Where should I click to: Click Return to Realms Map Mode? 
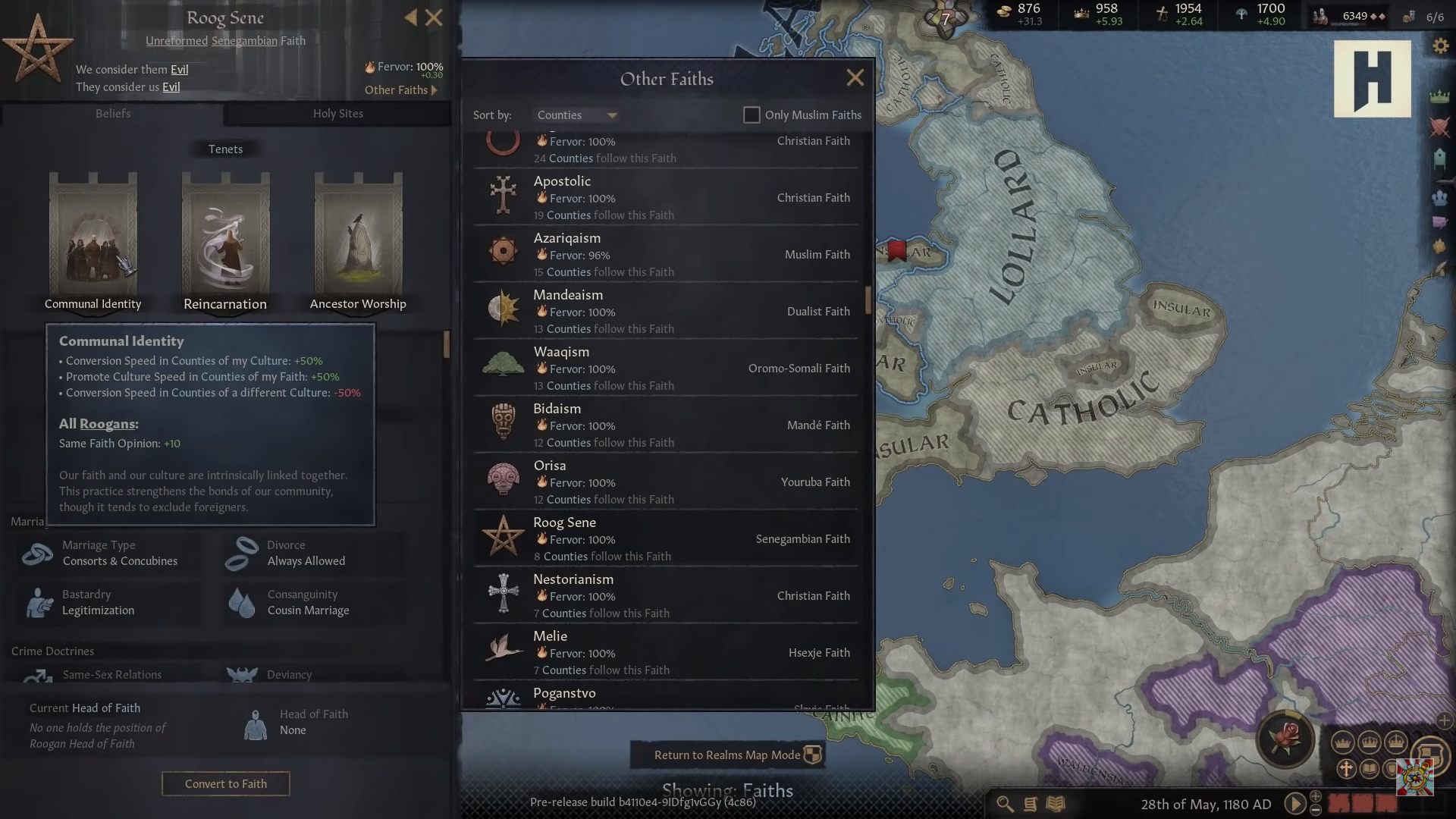coord(728,755)
